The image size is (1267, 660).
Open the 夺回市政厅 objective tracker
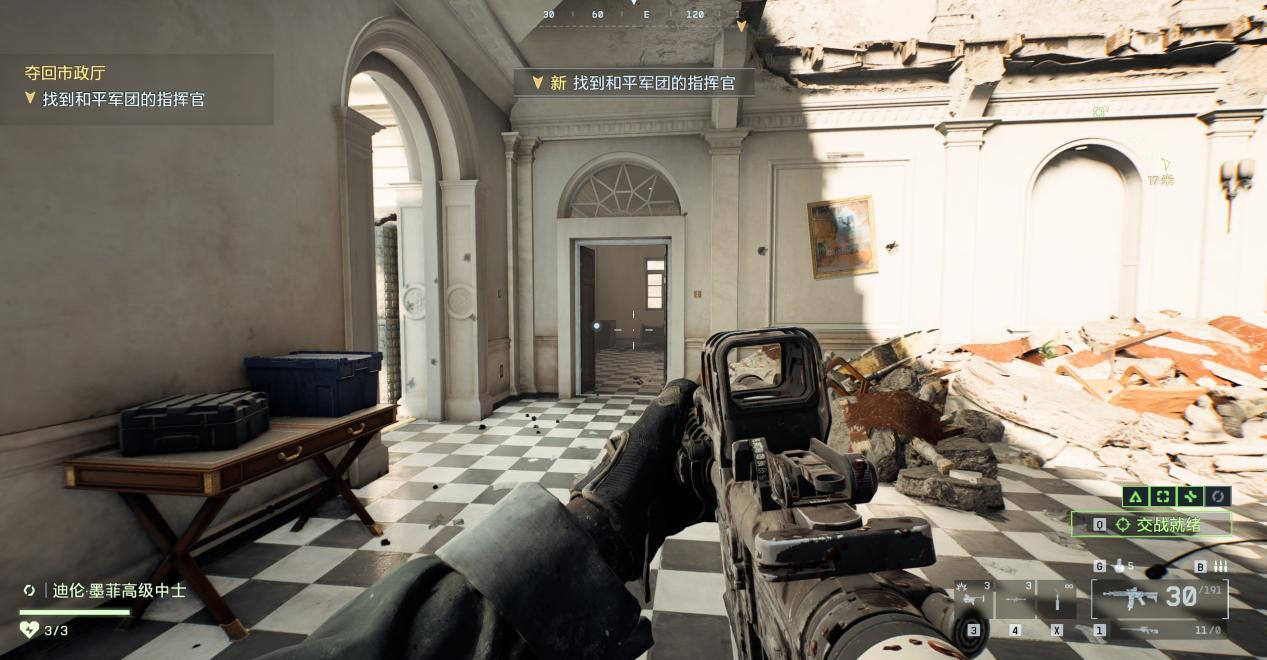pos(65,73)
